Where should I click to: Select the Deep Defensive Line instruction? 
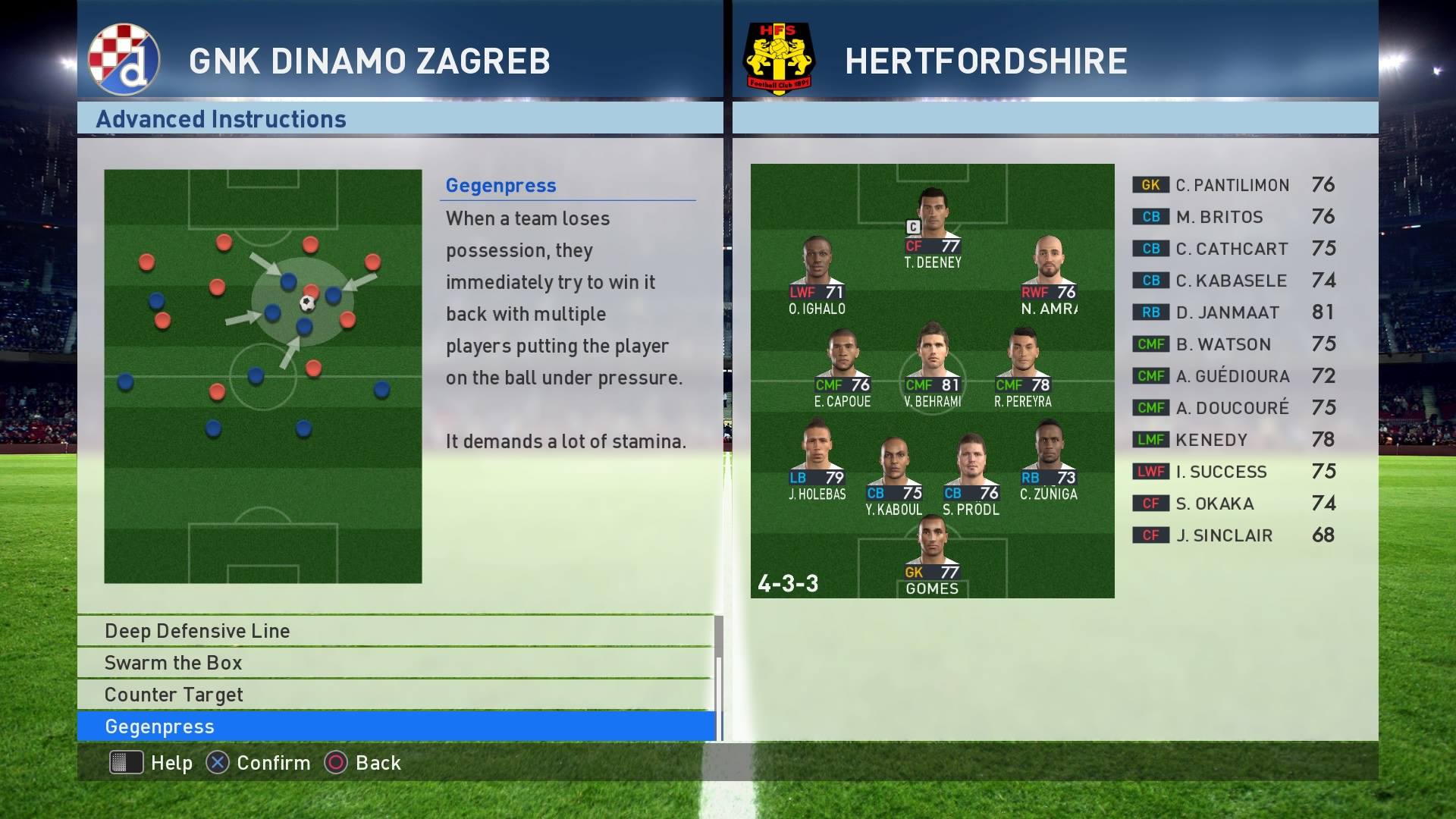(x=396, y=631)
